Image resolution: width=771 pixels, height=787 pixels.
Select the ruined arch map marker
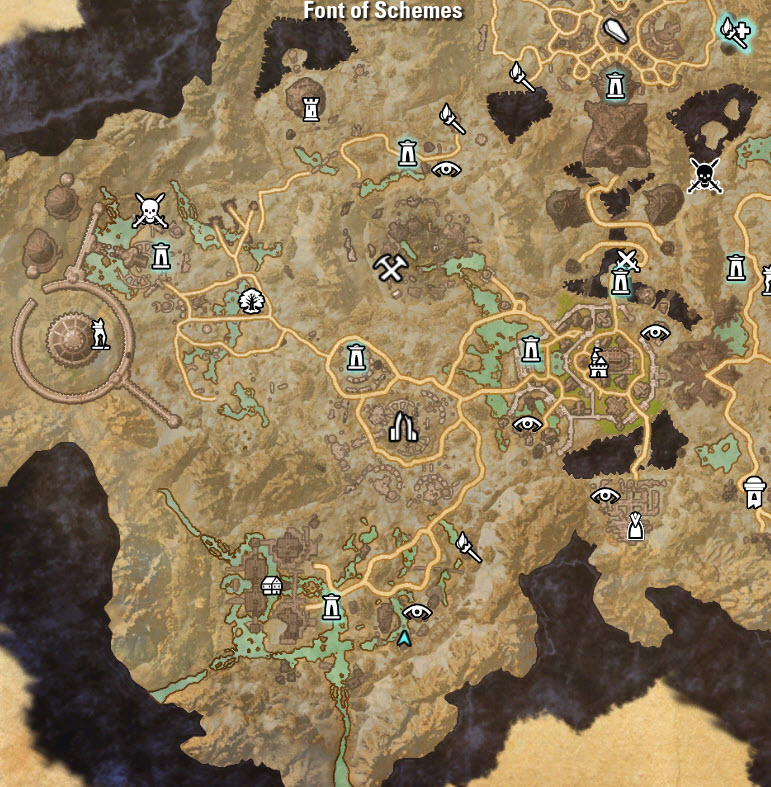point(402,427)
